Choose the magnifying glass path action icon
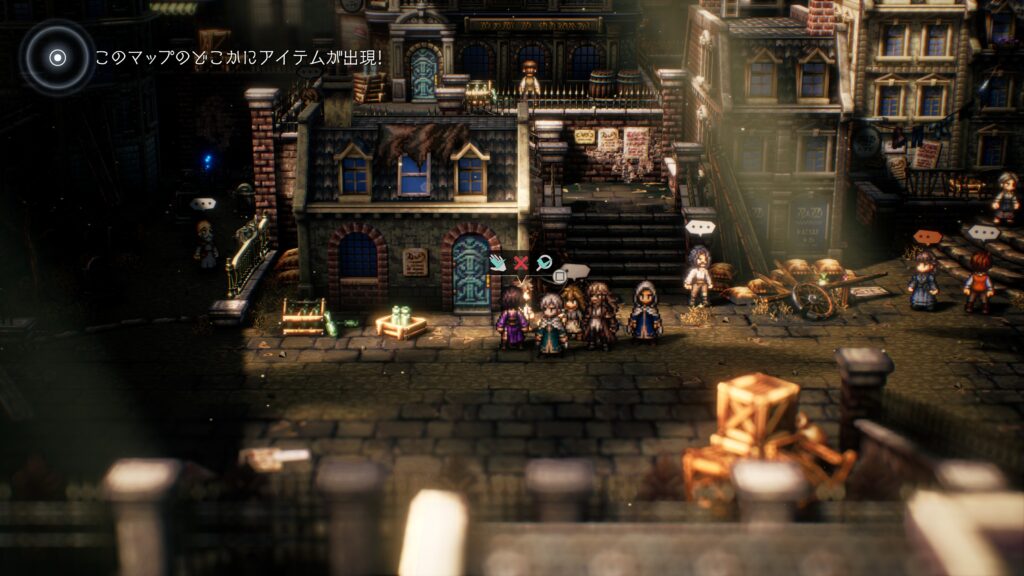1024x576 pixels. [x=543, y=263]
